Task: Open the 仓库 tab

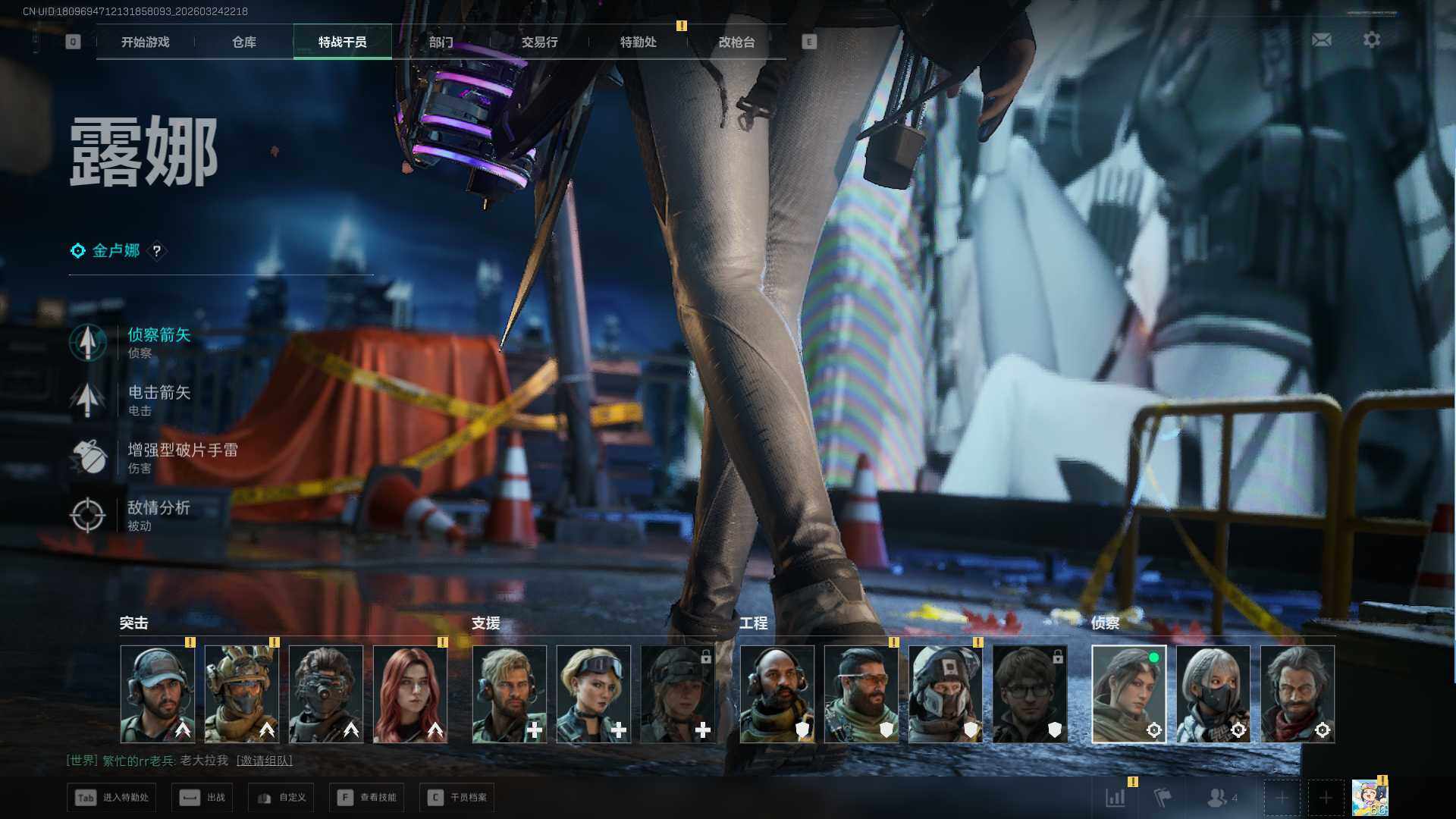Action: coord(244,42)
